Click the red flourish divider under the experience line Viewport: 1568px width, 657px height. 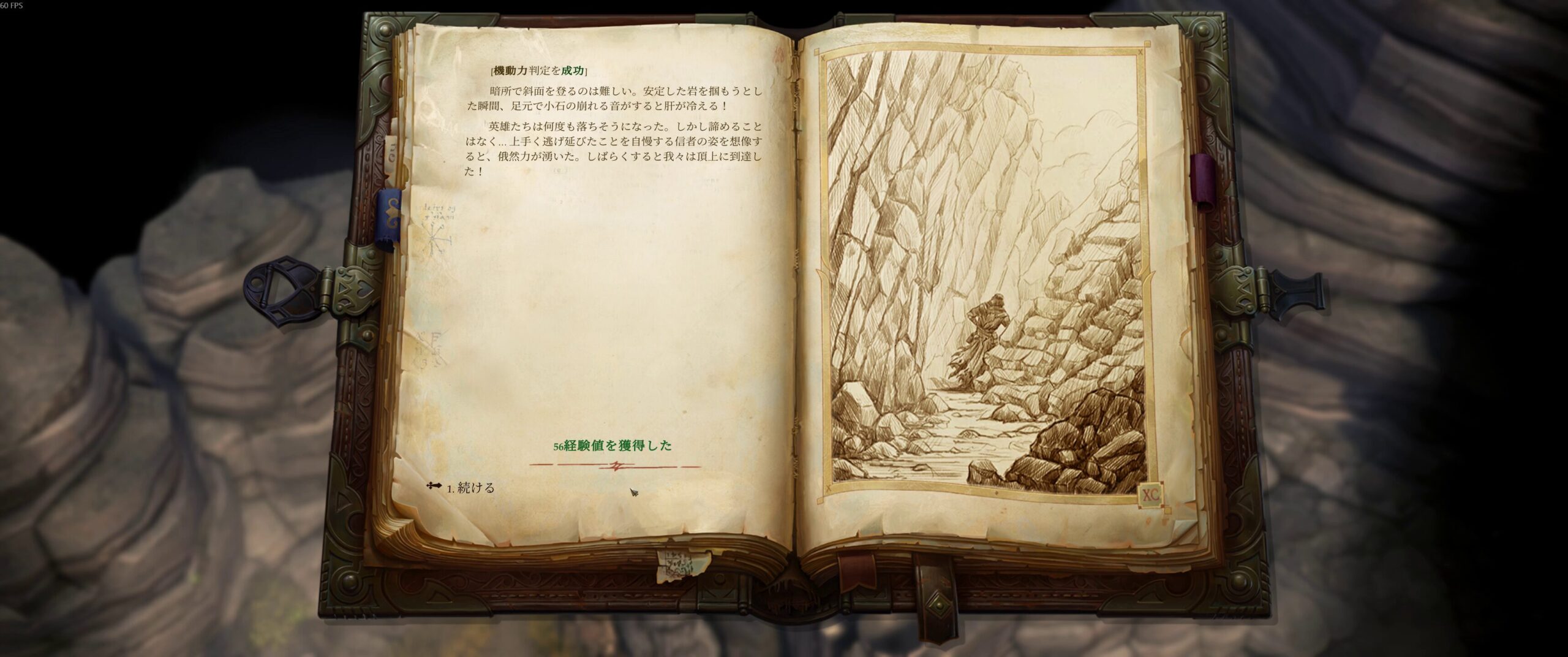point(617,465)
